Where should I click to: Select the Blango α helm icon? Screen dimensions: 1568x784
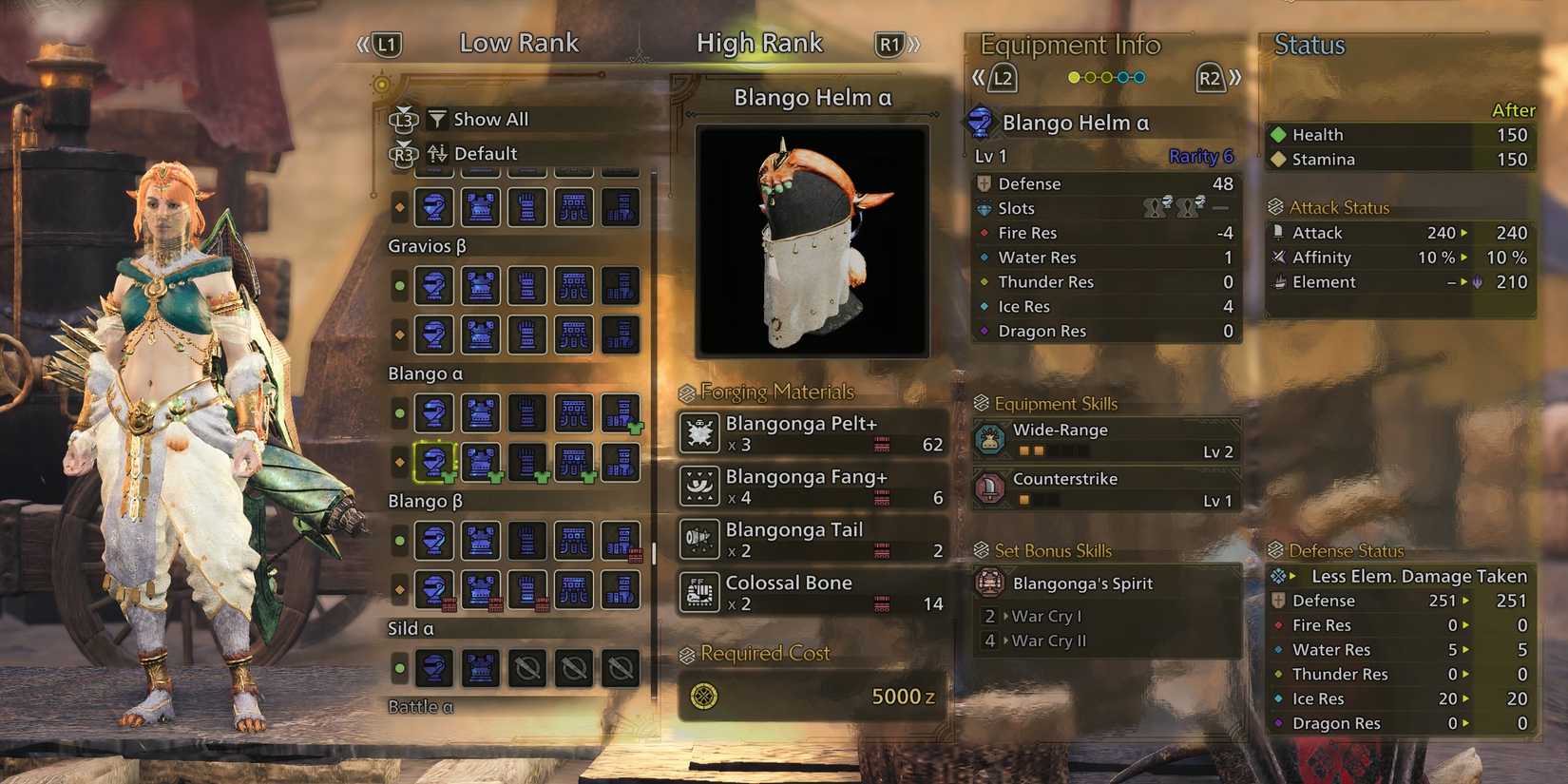pos(434,463)
